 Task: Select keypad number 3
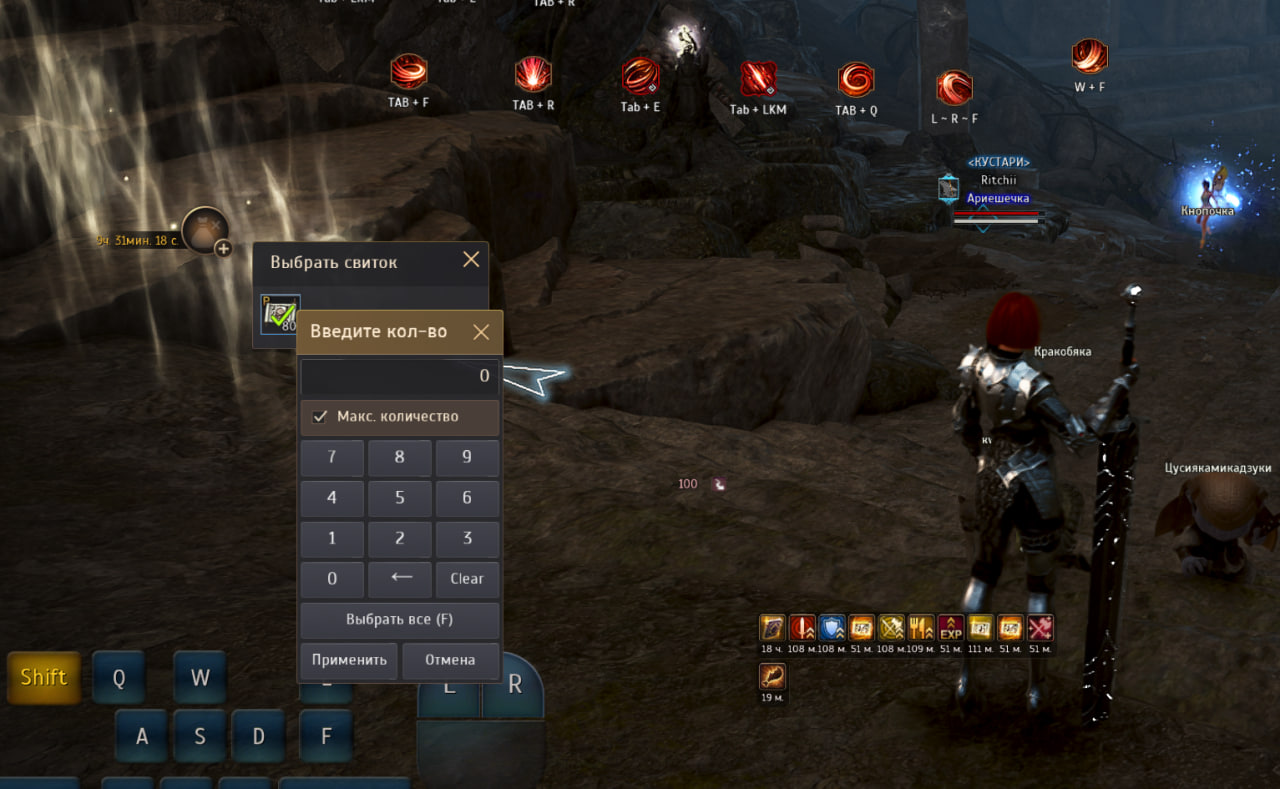pyautogui.click(x=467, y=539)
